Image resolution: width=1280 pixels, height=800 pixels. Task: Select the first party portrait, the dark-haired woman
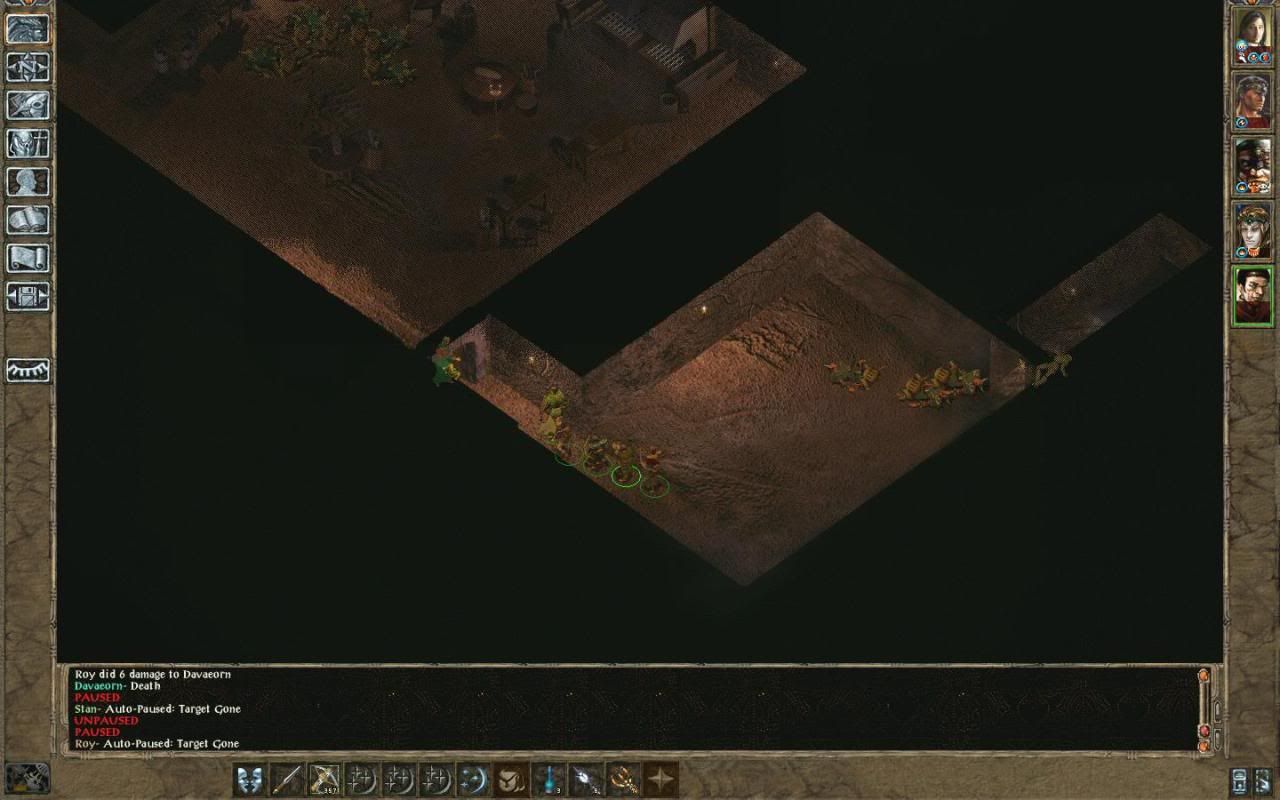click(x=1253, y=35)
